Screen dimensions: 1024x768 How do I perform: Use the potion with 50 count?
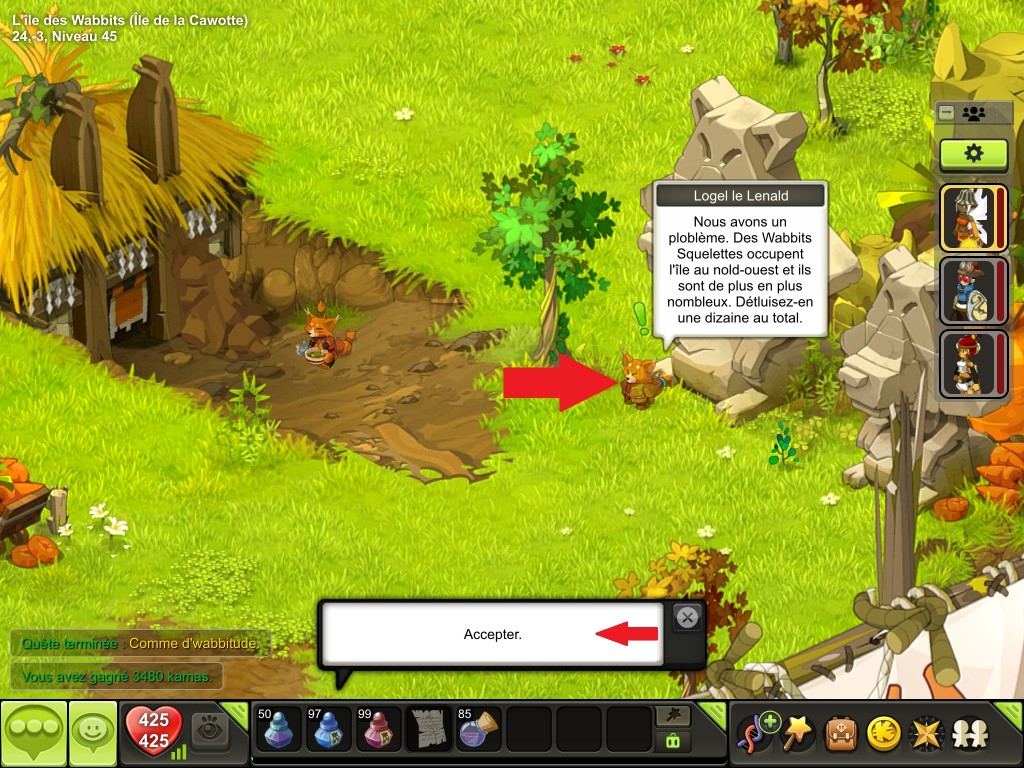click(x=278, y=729)
